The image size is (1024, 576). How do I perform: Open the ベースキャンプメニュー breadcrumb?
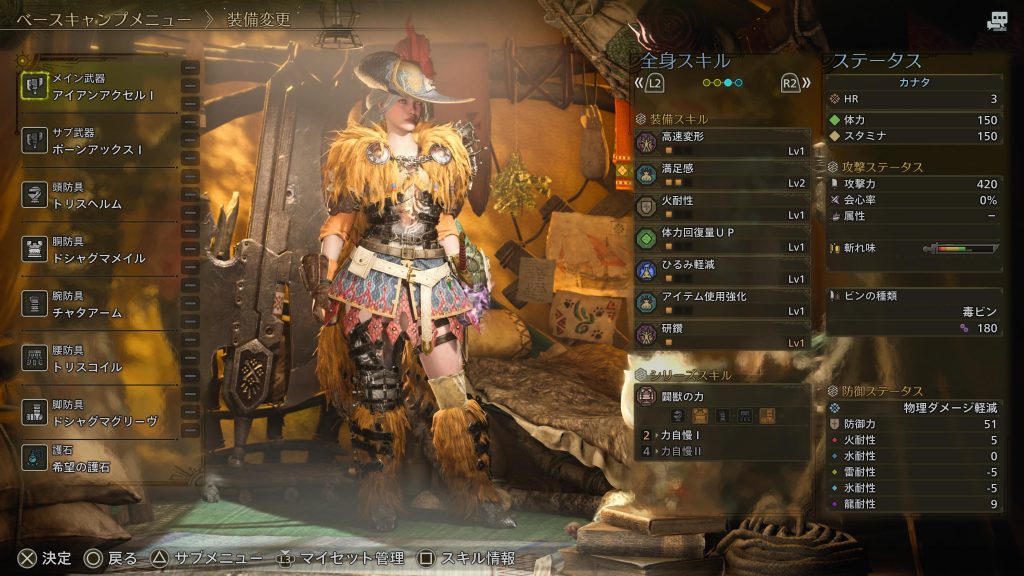(x=107, y=19)
